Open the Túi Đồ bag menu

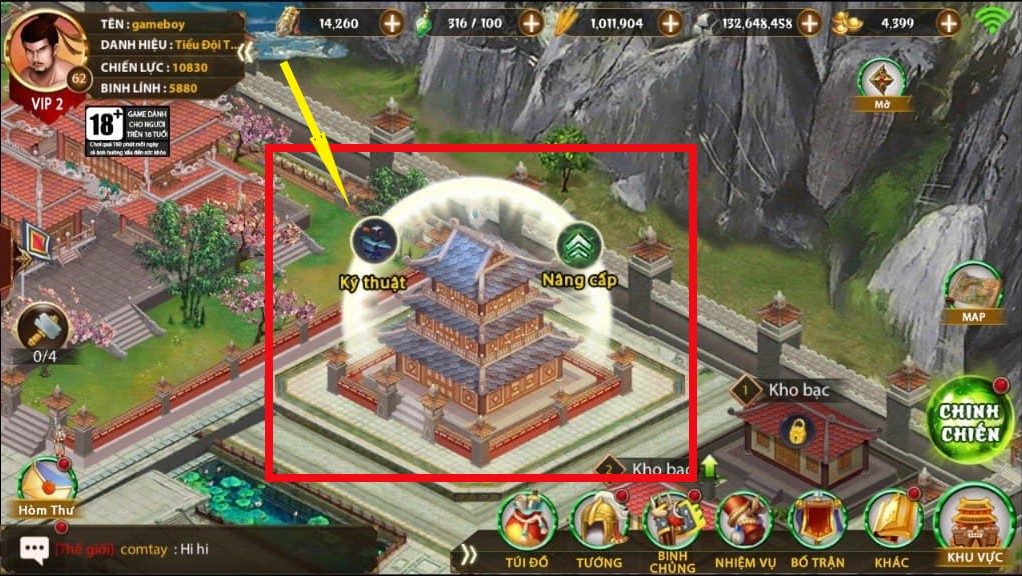coord(528,523)
